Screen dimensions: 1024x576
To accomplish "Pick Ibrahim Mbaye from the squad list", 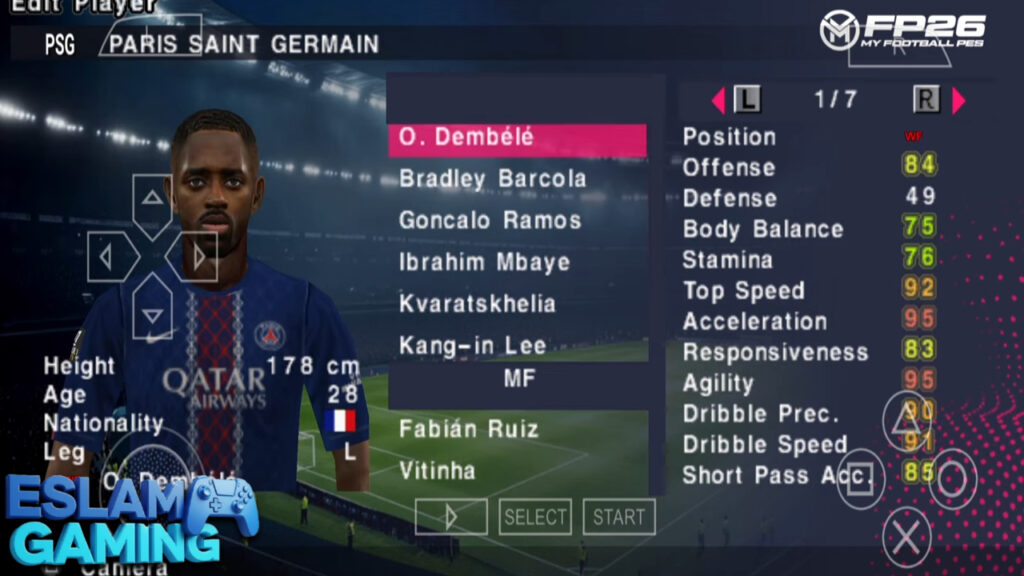I will [516, 263].
